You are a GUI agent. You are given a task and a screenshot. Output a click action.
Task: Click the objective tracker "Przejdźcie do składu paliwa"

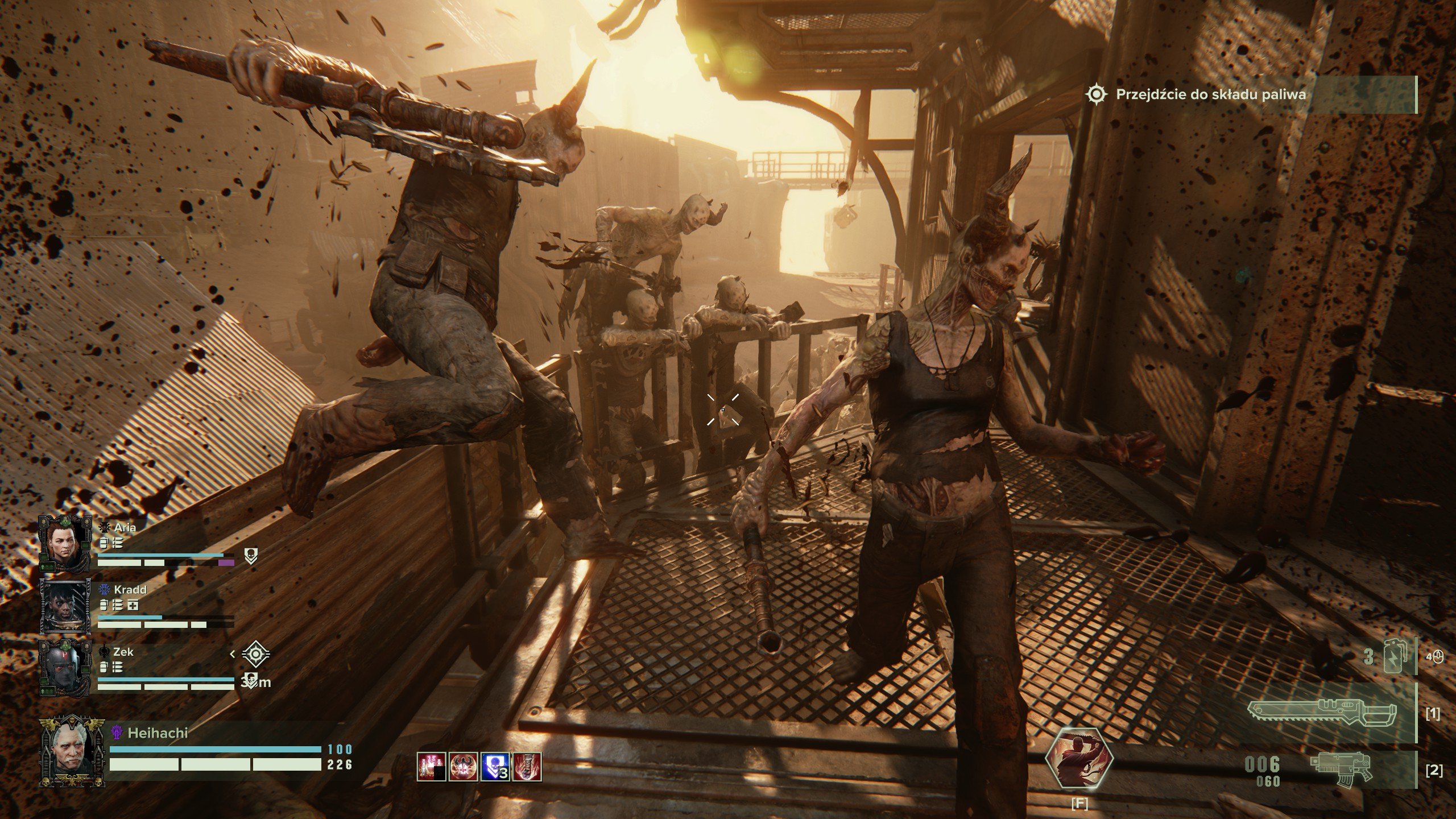pyautogui.click(x=1210, y=94)
